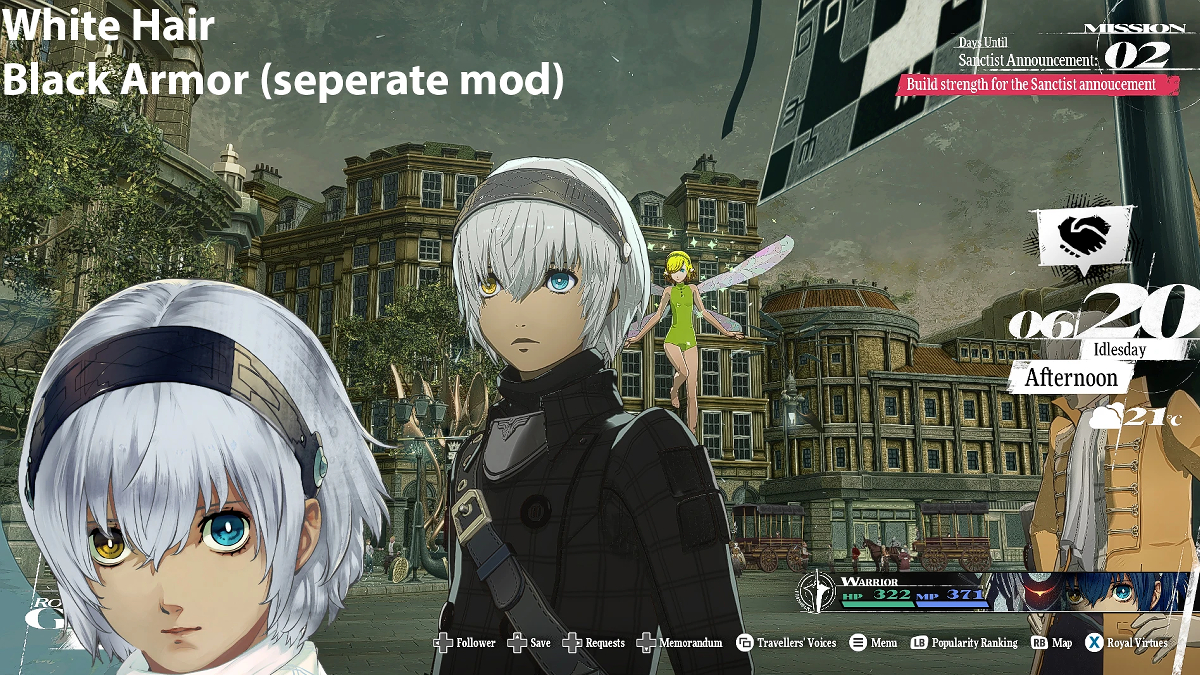The image size is (1200, 675).
Task: Click the Warrior party member panel
Action: pos(895,591)
